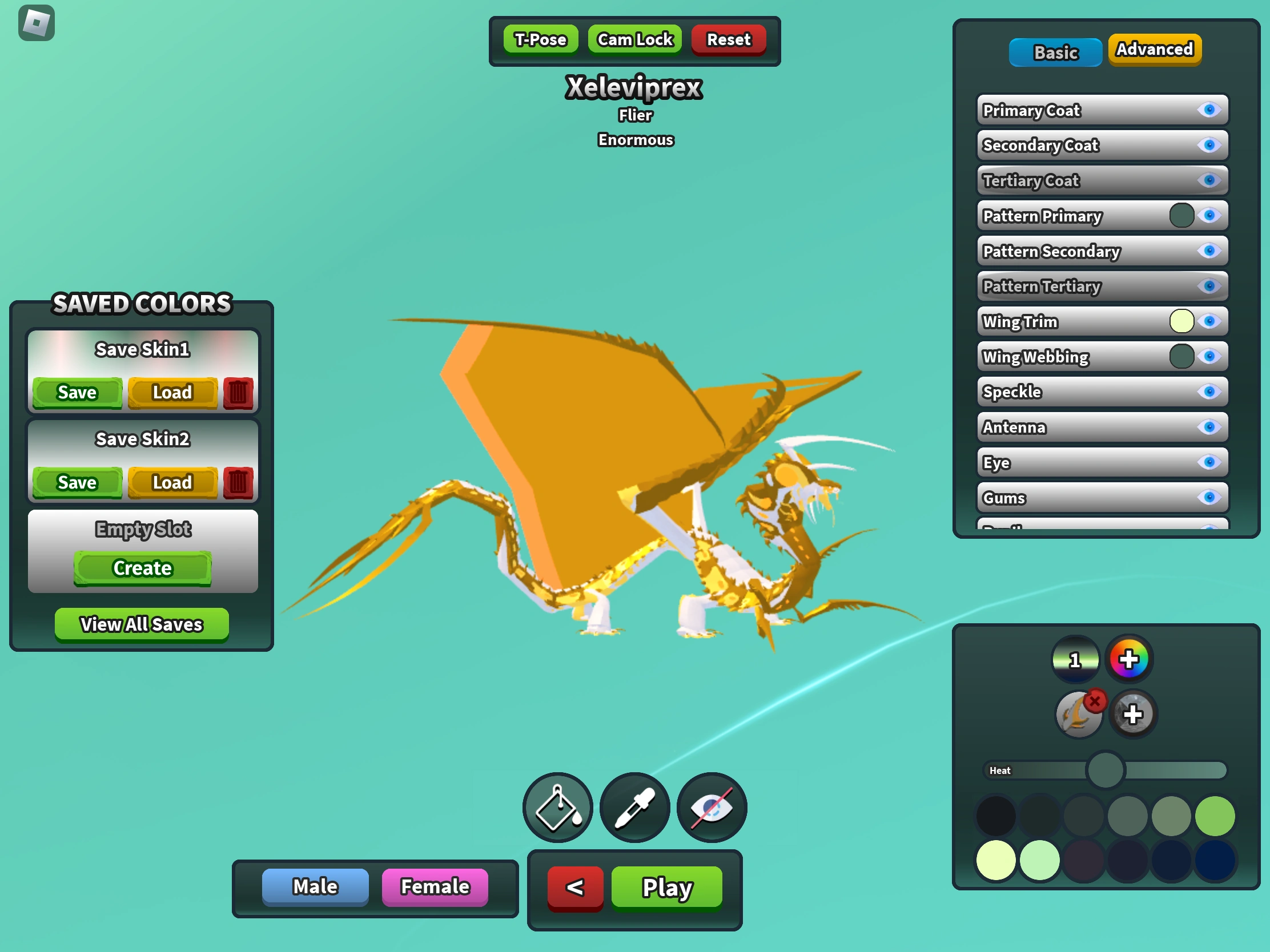This screenshot has height=952, width=1270.
Task: Click the crossed-out eye hide tool
Action: [712, 808]
